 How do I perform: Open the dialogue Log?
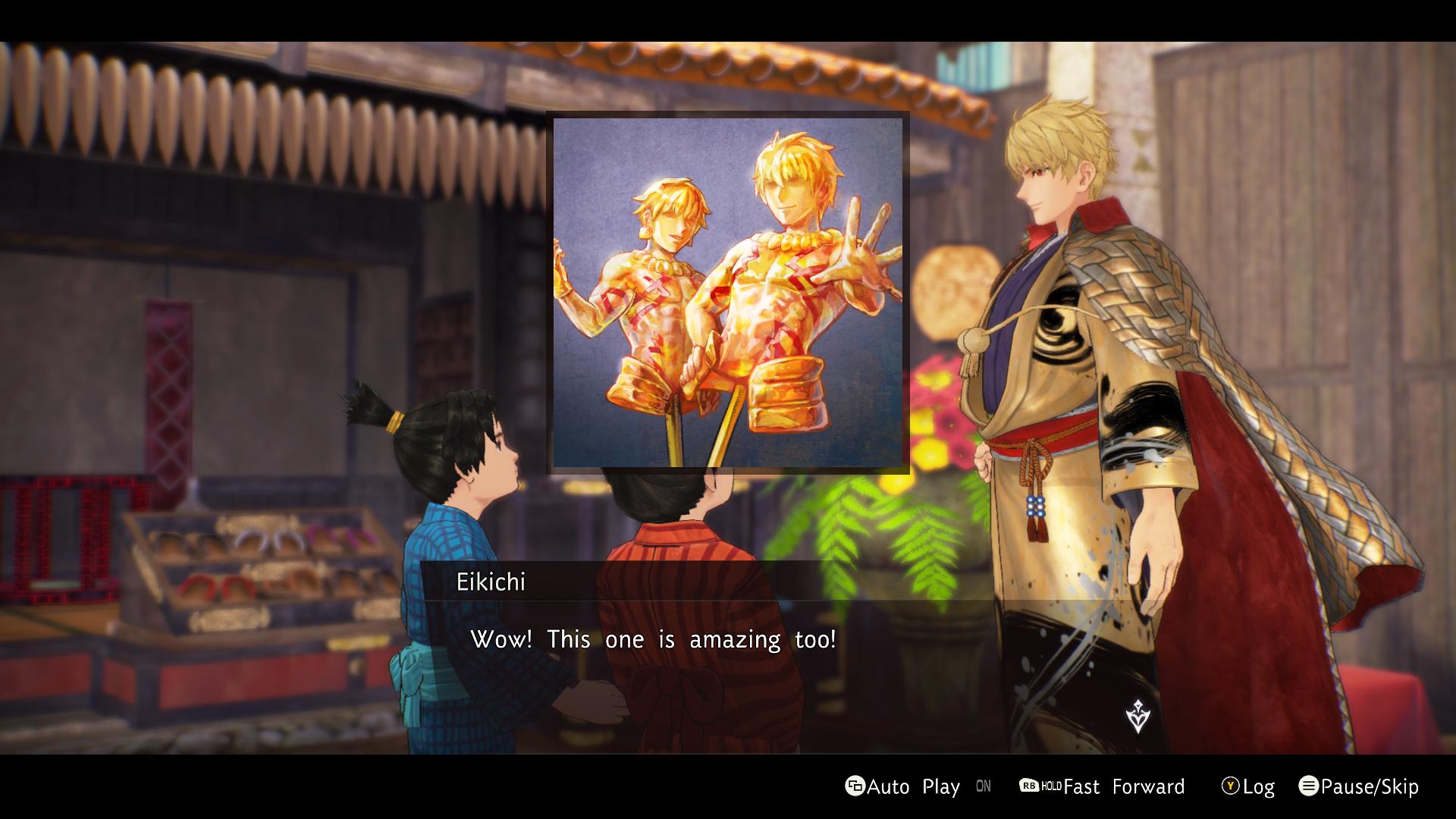1247,786
